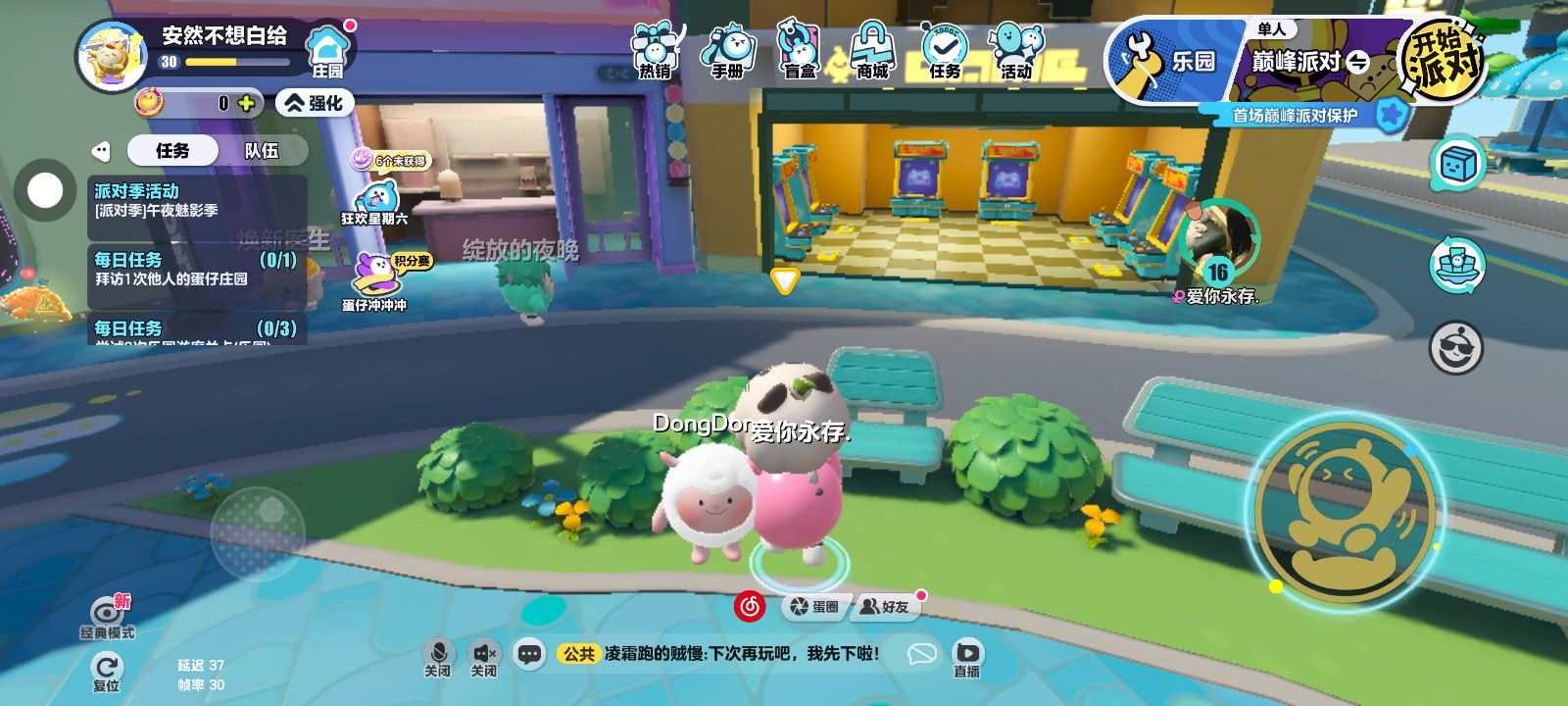Start the party with 开始派对 button
1568x706 pixels.
(x=1442, y=61)
